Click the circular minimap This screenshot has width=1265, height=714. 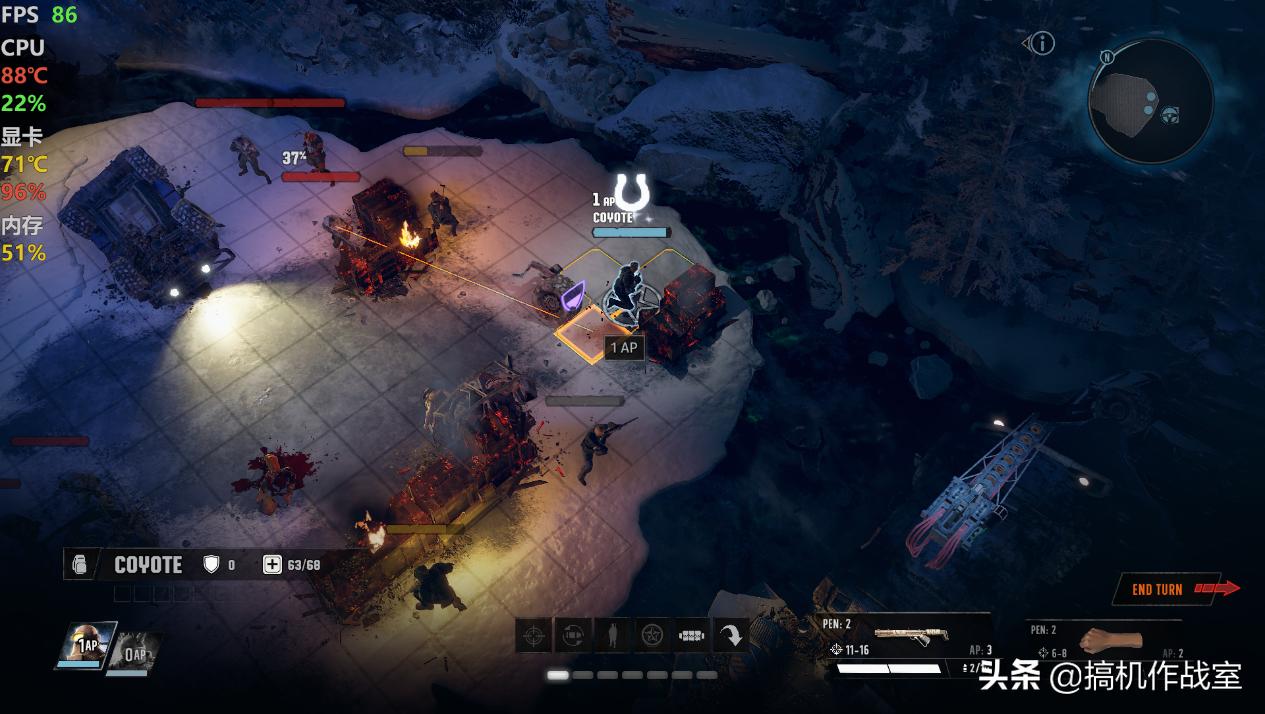click(x=1150, y=101)
